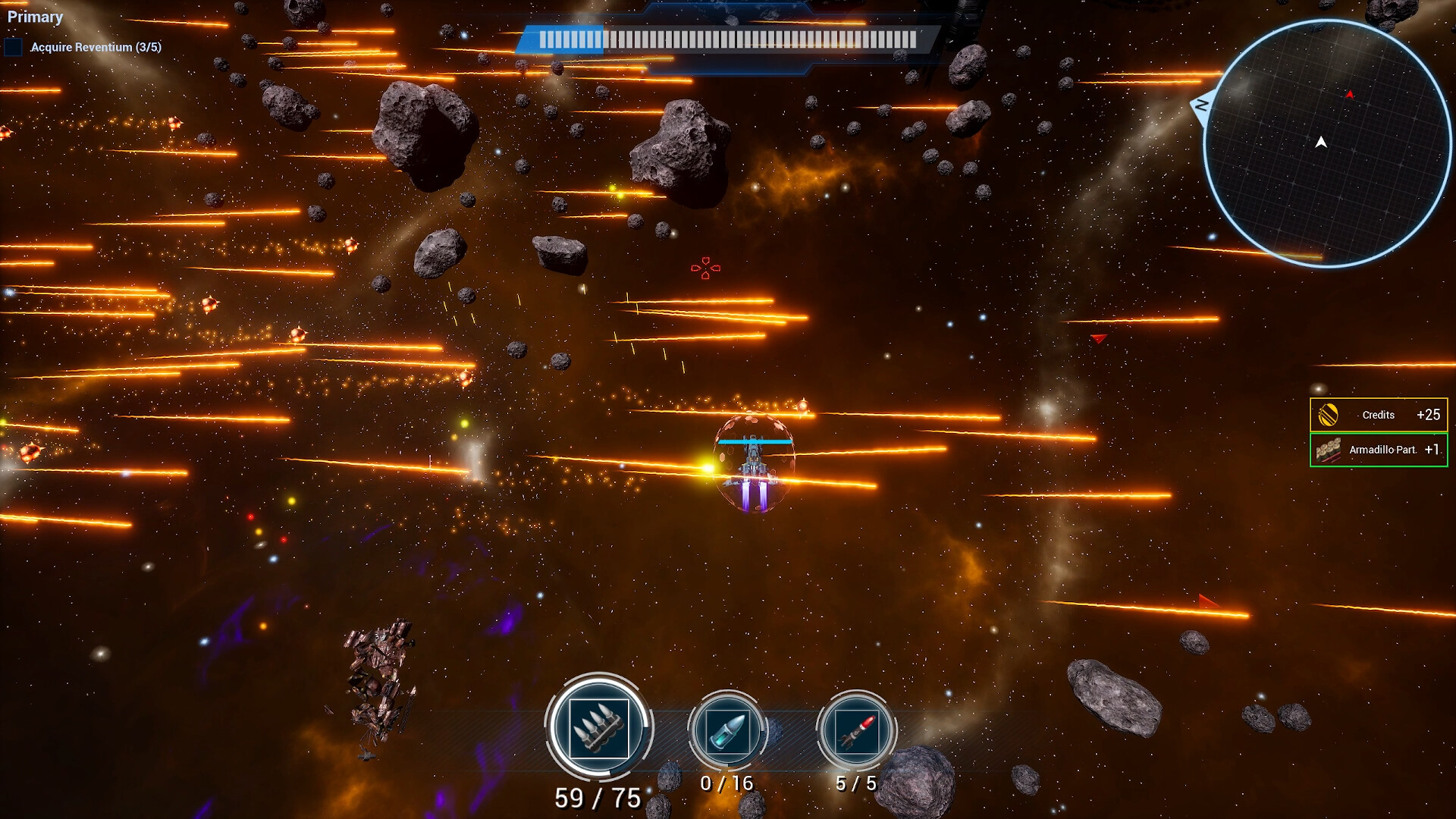Toggle the Acquire Reventium objective checkbox

[x=14, y=47]
